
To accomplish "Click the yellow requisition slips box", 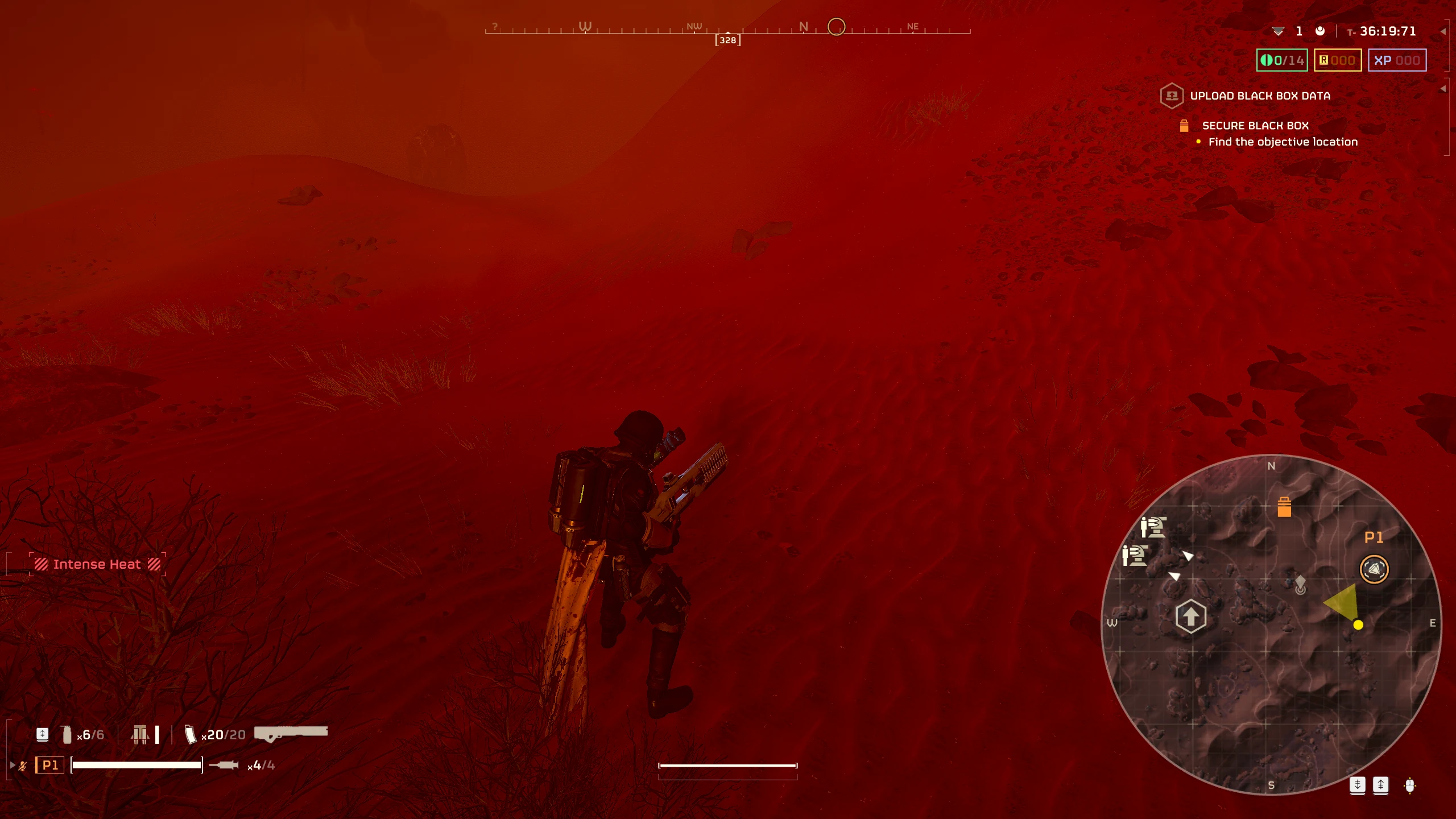I will click(x=1337, y=60).
